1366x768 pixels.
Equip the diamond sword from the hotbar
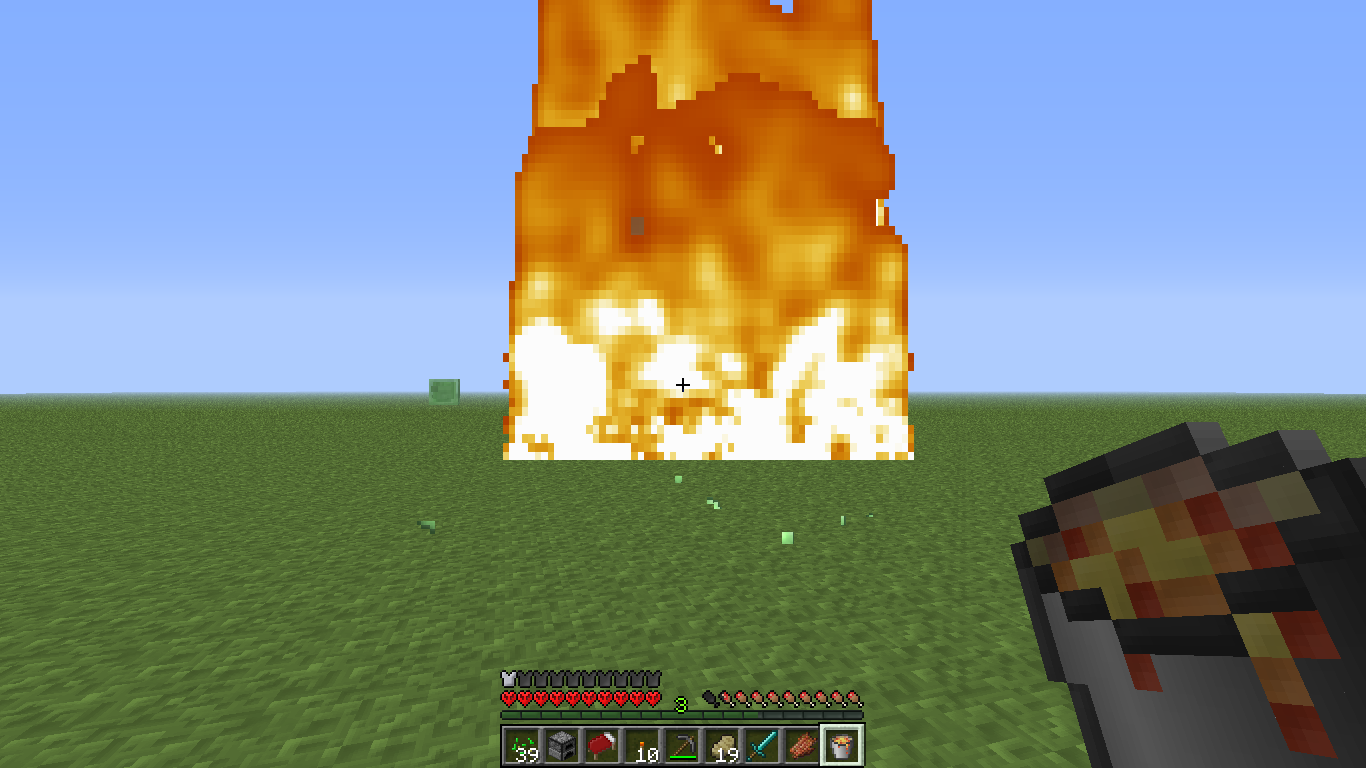[x=762, y=745]
